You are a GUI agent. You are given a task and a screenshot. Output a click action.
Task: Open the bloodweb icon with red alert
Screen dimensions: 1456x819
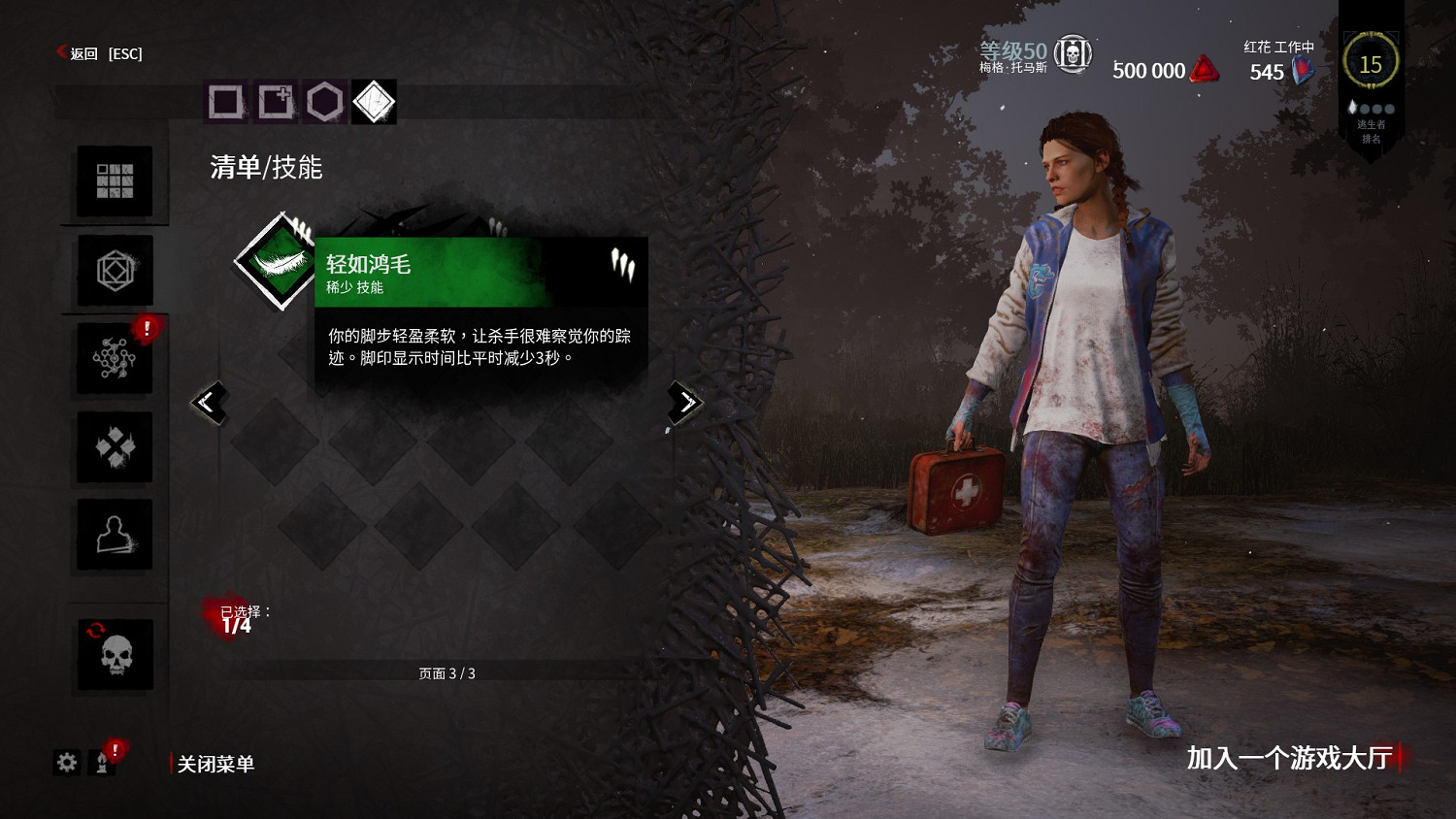(x=115, y=359)
